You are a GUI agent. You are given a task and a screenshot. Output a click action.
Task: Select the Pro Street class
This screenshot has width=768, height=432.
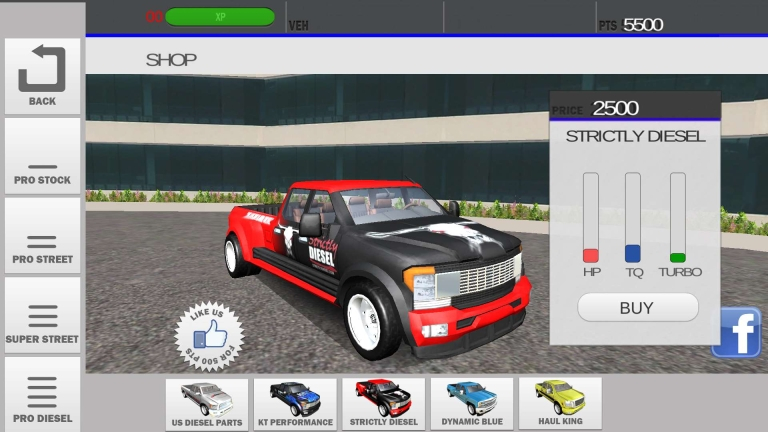pyautogui.click(x=42, y=236)
